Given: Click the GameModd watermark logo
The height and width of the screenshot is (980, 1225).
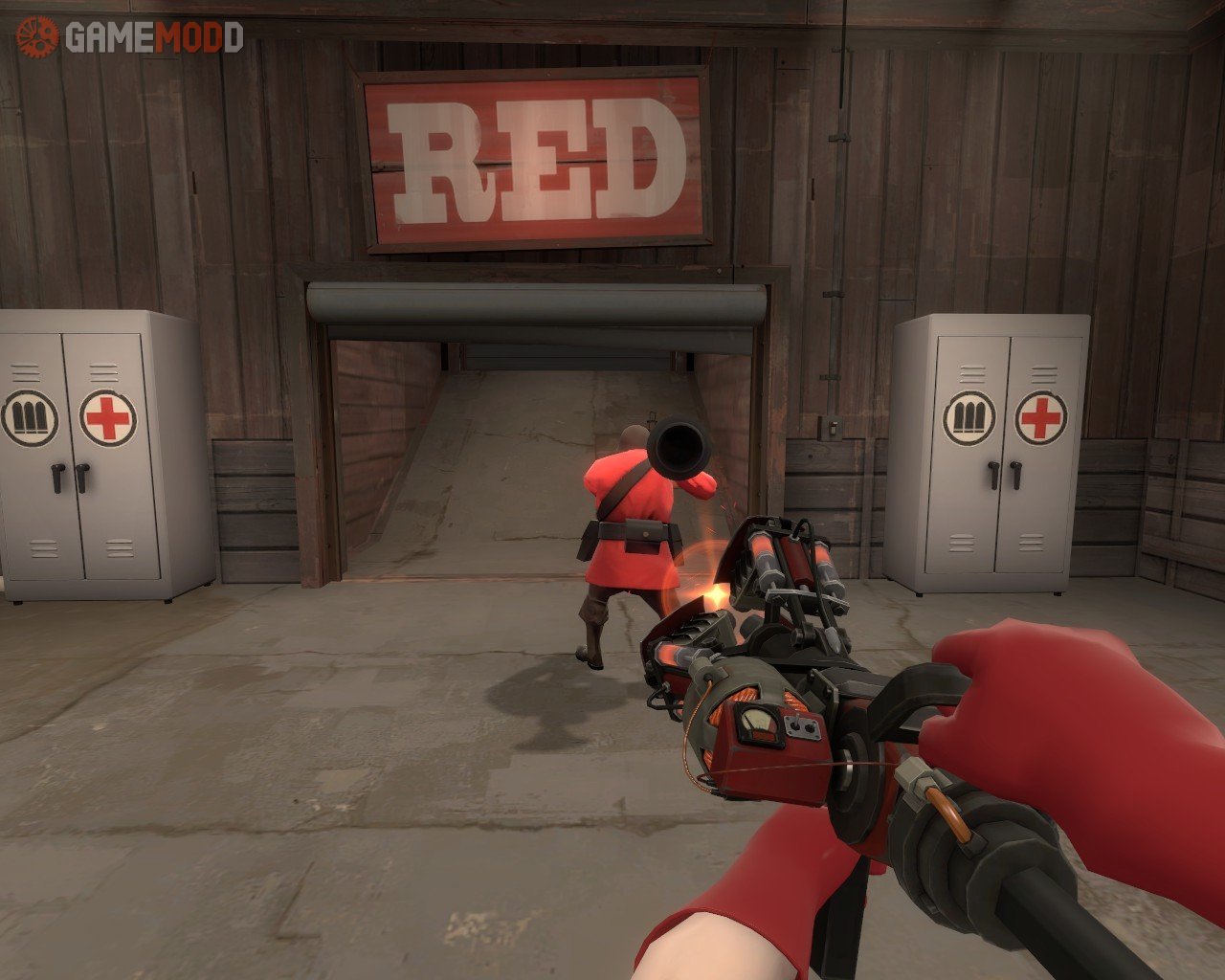Looking at the screenshot, I should click(x=130, y=37).
